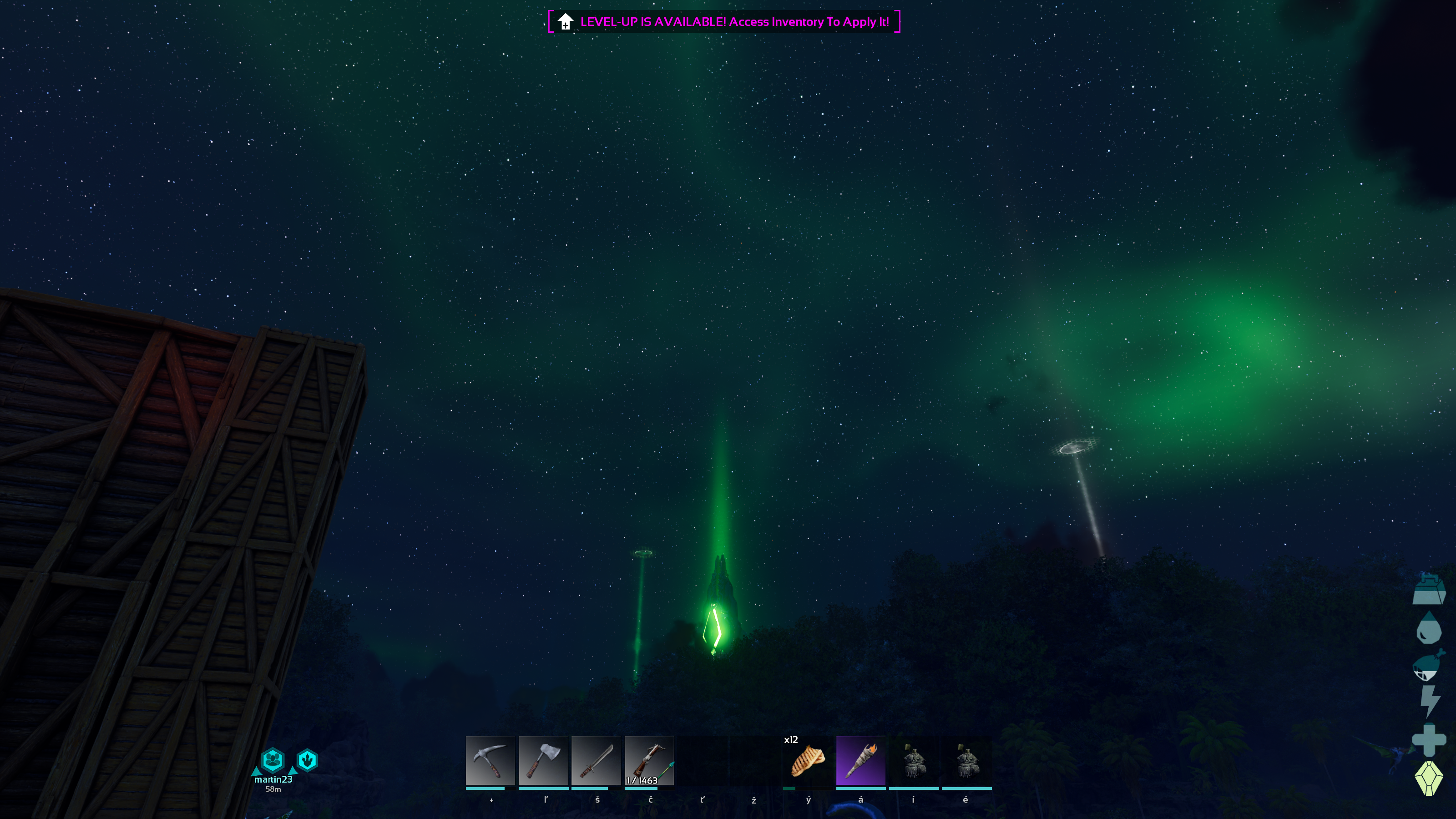Select the metal hatchet hotbar slot

coord(543,761)
